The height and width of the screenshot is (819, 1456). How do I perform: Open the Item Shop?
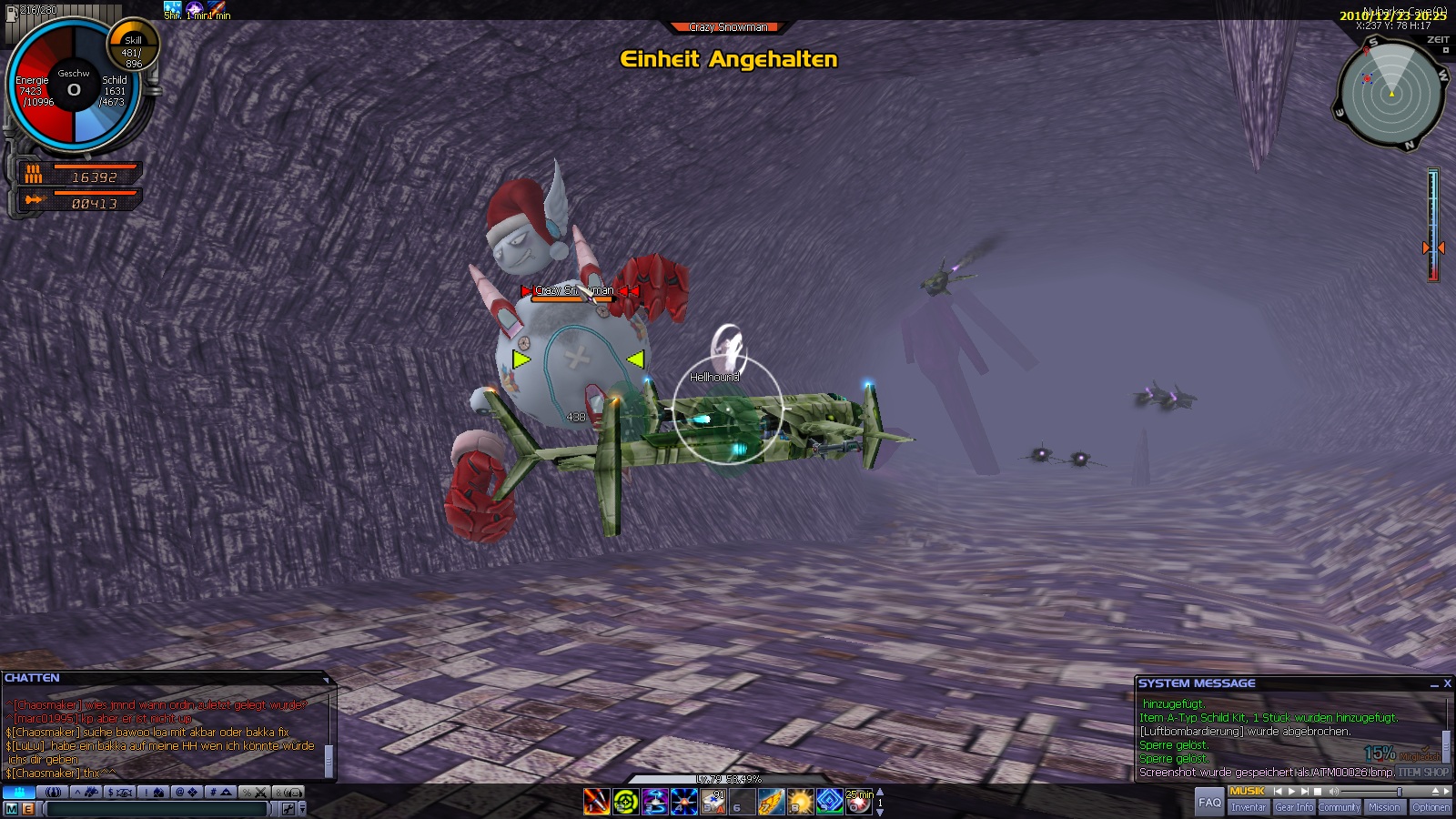point(1424,773)
